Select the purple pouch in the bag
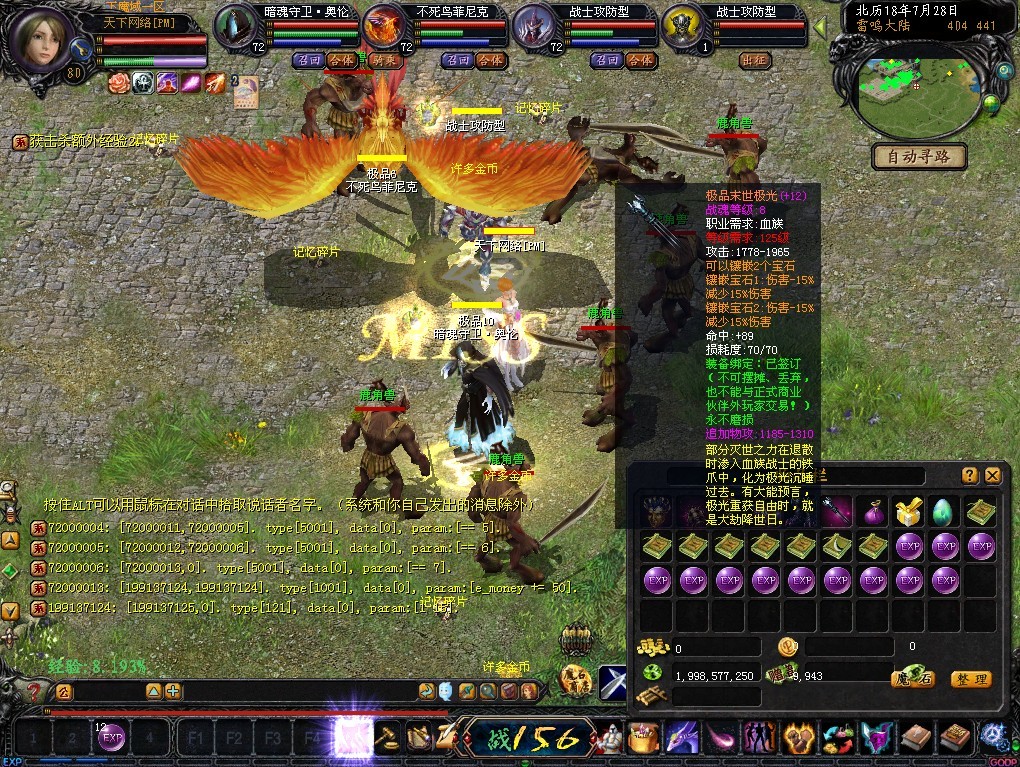The height and width of the screenshot is (767, 1020). point(873,512)
